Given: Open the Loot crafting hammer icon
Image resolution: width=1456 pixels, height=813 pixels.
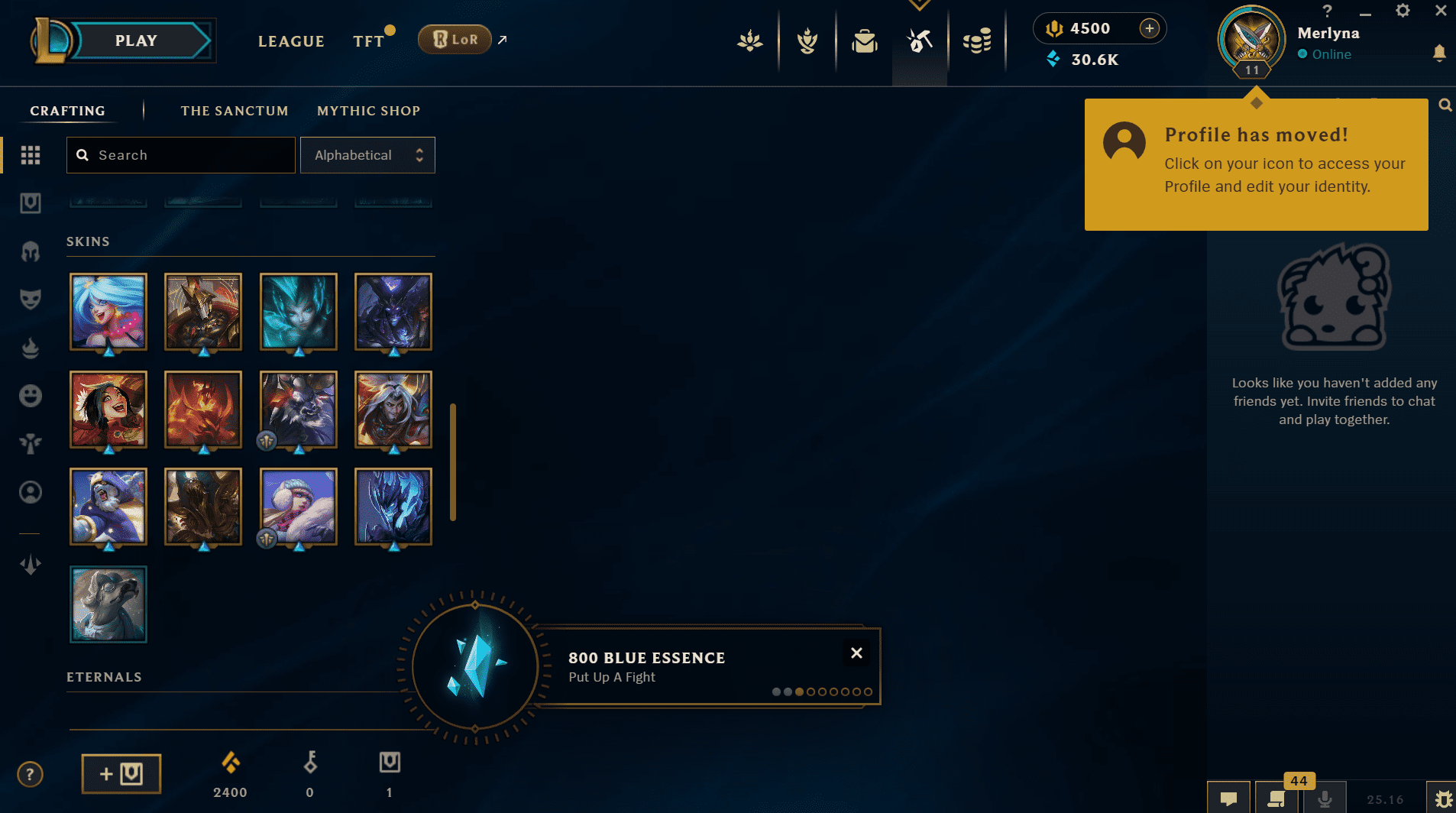Looking at the screenshot, I should (x=921, y=42).
